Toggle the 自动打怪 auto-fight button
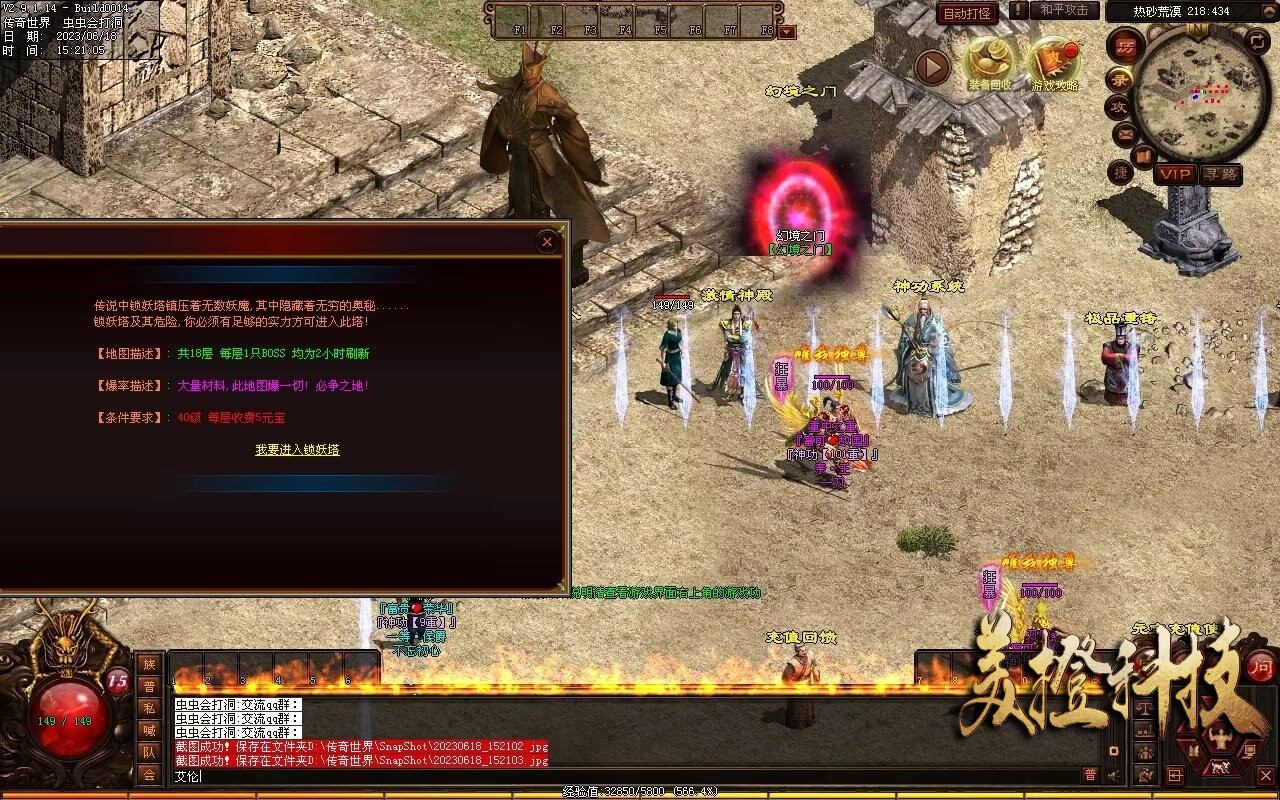1280x800 pixels. (967, 13)
